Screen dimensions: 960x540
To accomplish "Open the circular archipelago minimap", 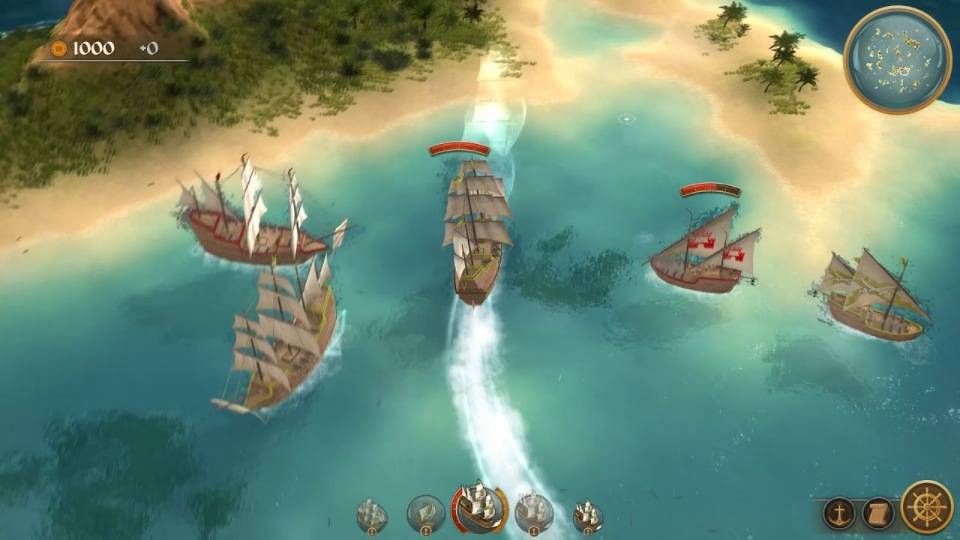I will coord(897,59).
